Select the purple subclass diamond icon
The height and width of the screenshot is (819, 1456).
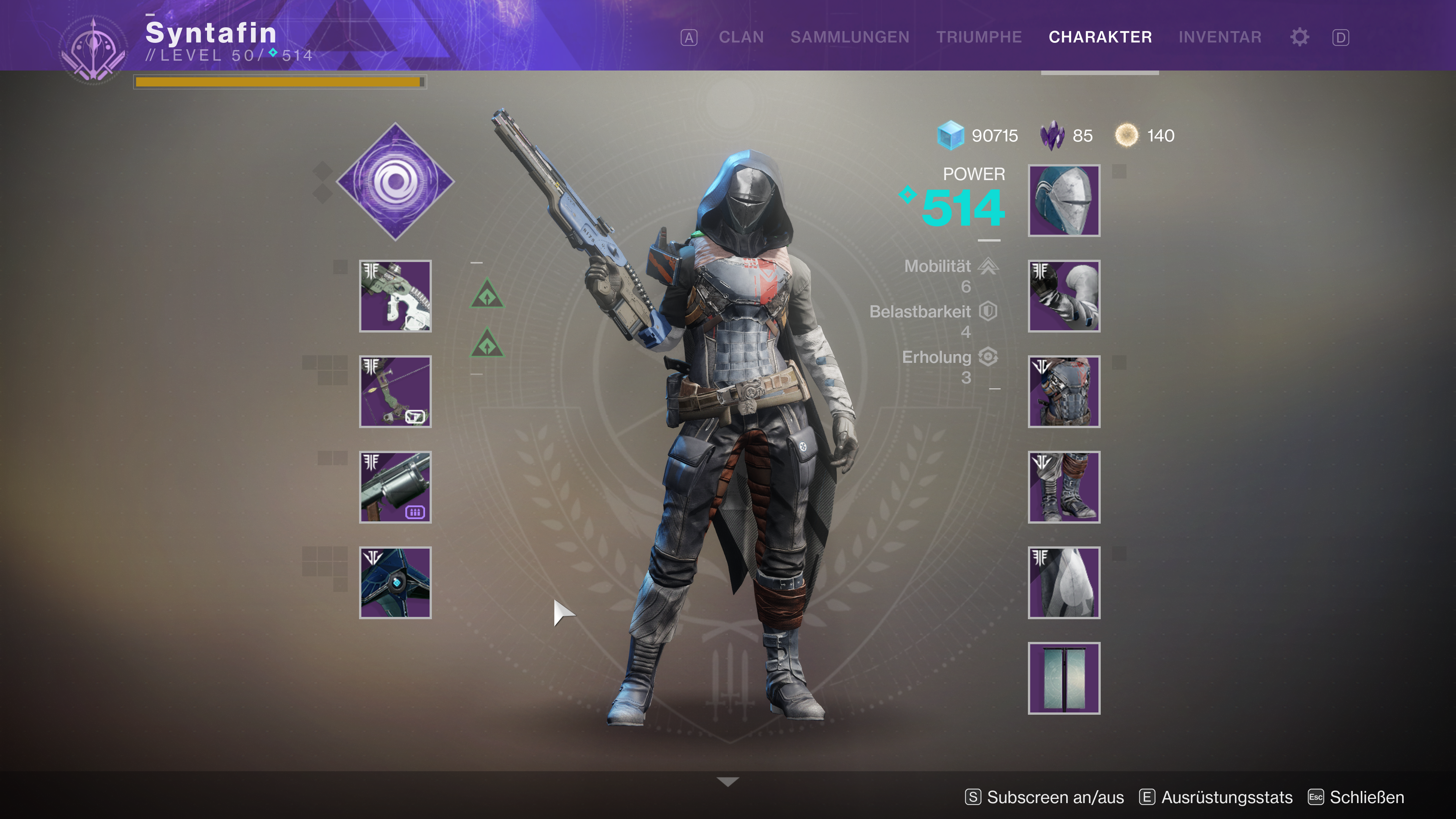click(395, 182)
